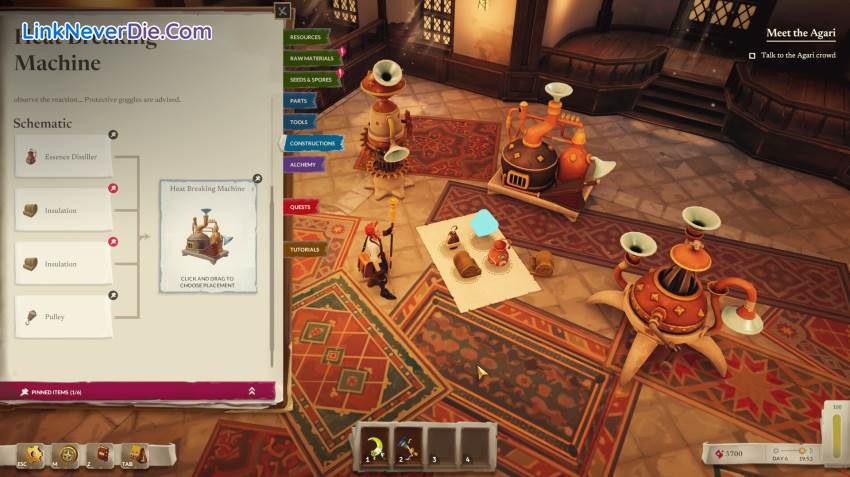Go to the Alchemy tab
Image resolution: width=850 pixels, height=477 pixels.
pos(303,164)
